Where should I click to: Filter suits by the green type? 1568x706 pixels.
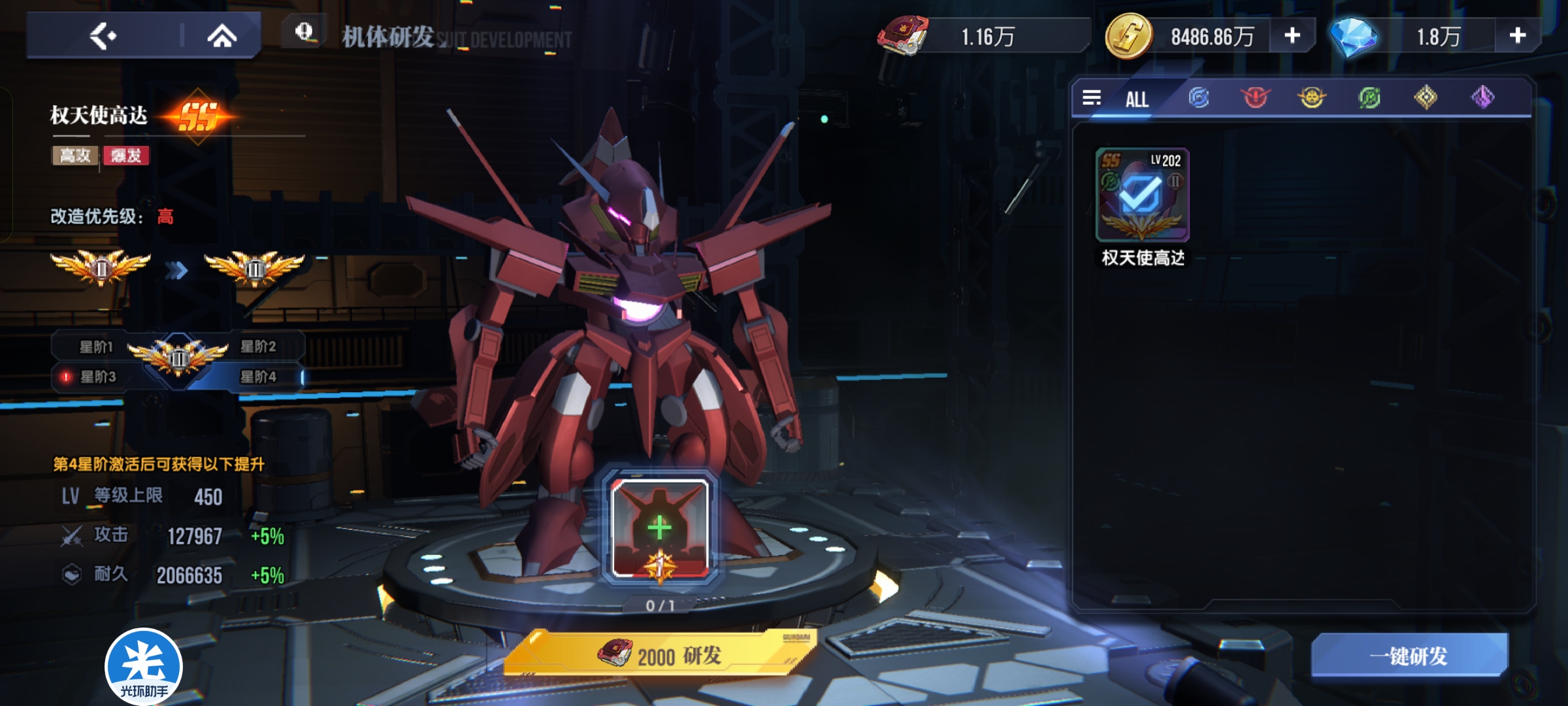pos(1369,98)
